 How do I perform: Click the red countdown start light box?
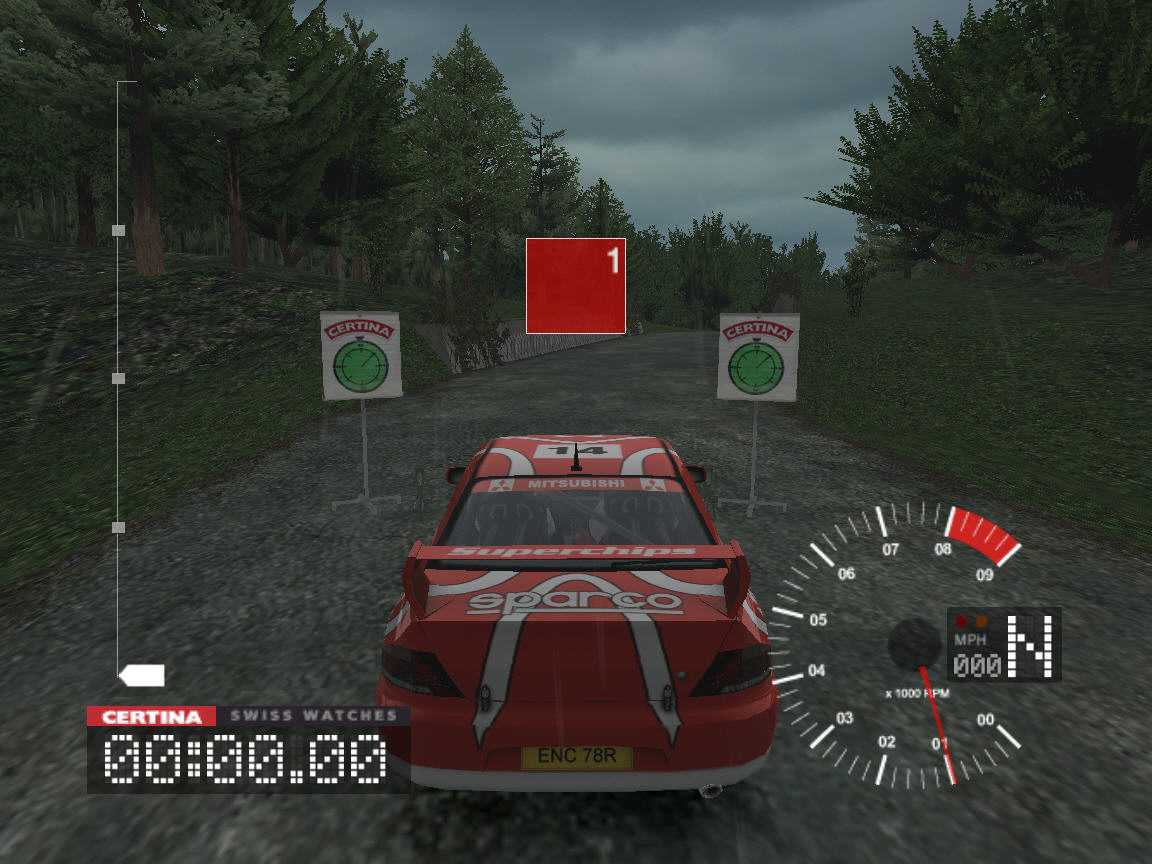tap(576, 286)
